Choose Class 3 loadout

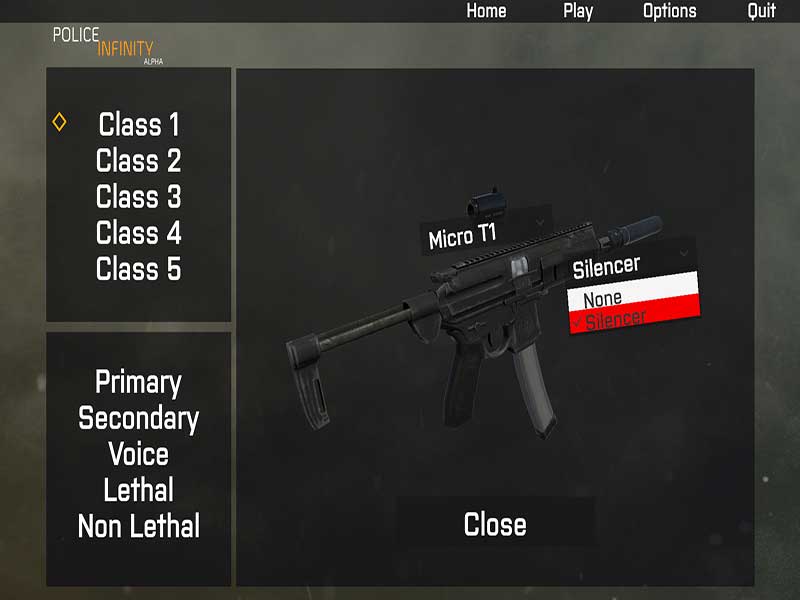(139, 197)
